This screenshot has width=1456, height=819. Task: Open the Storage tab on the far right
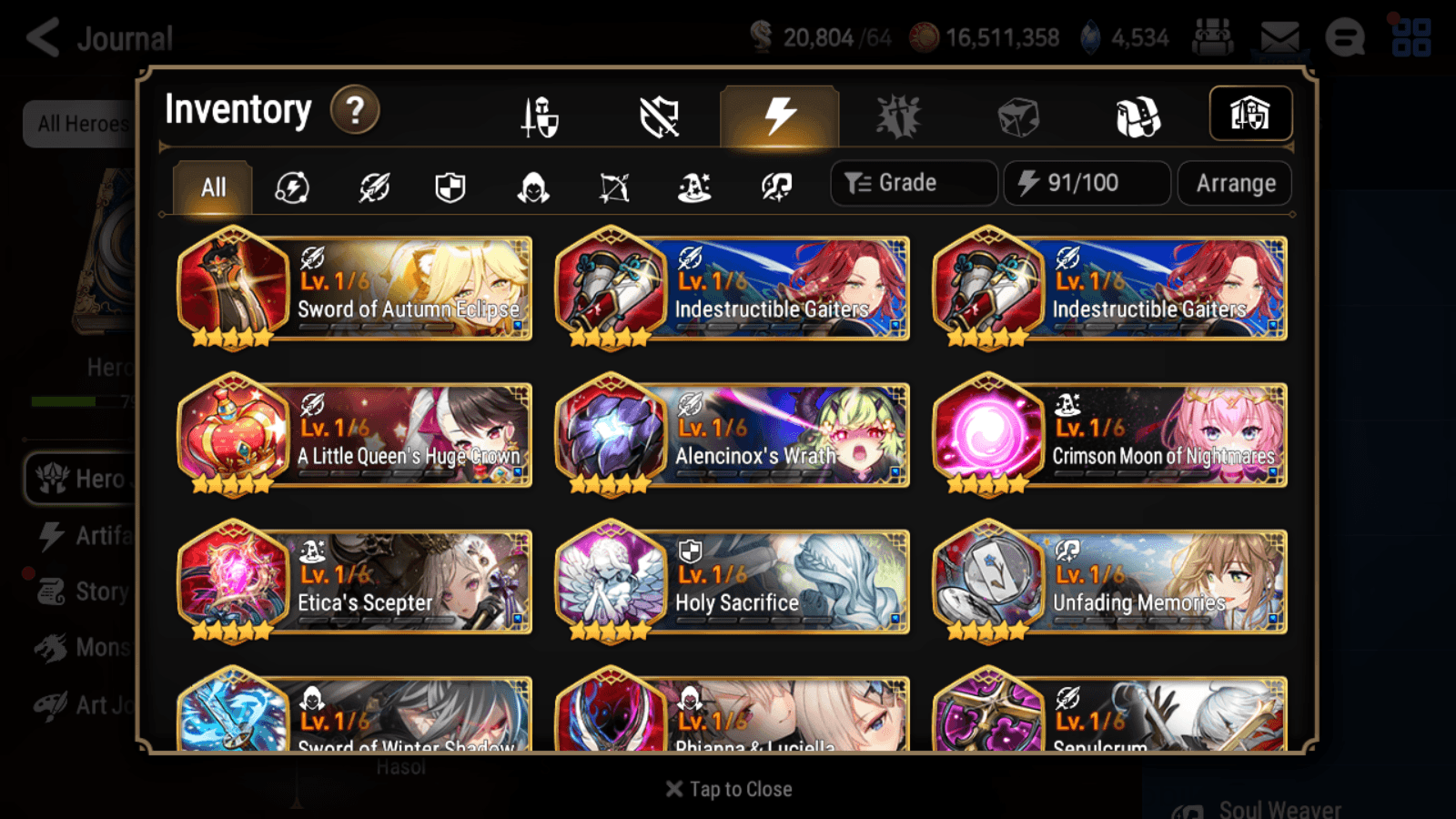coord(1251,113)
